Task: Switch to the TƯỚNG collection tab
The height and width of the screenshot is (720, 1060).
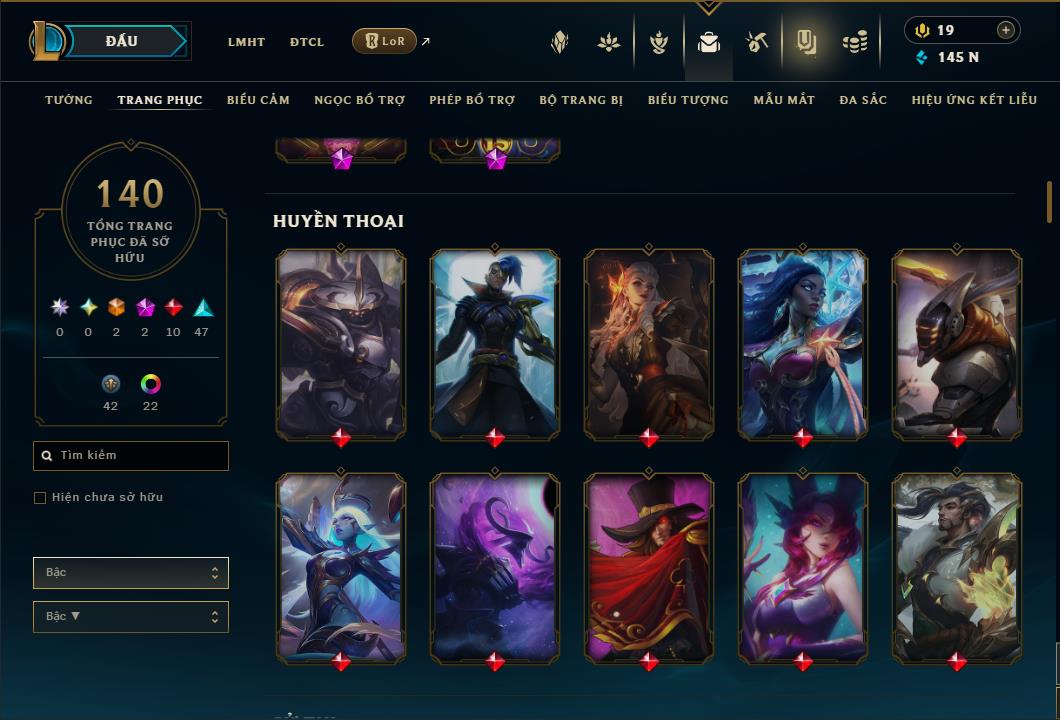Action: point(69,100)
